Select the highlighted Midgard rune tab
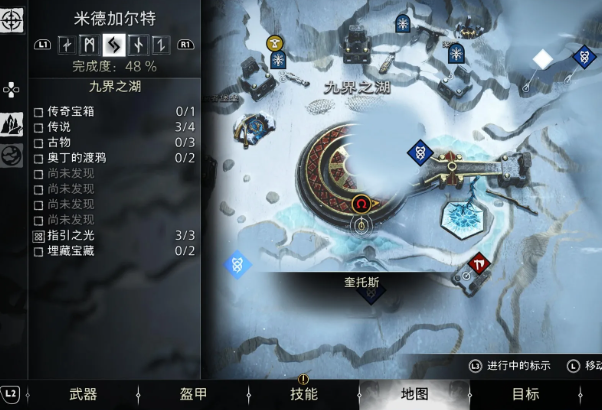Image resolution: width=602 pixels, height=410 pixels. tap(113, 44)
